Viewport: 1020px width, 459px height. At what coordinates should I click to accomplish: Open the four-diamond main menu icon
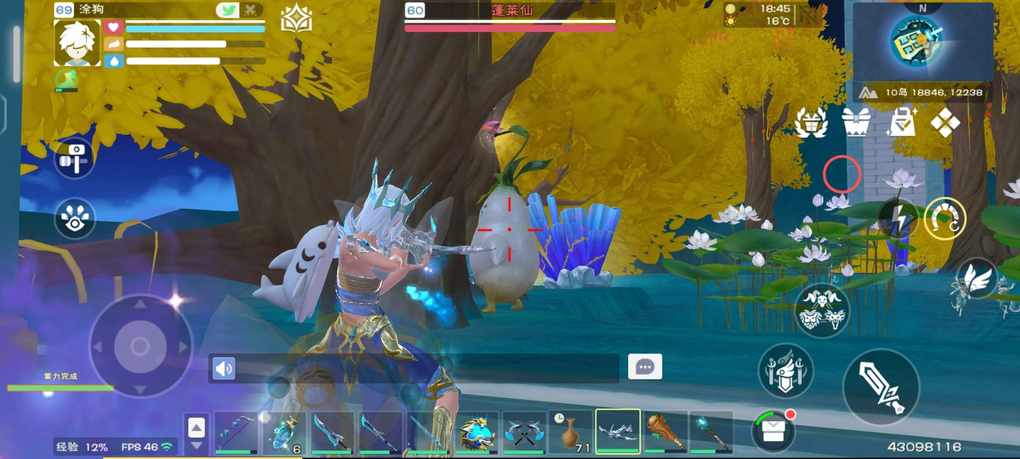945,123
